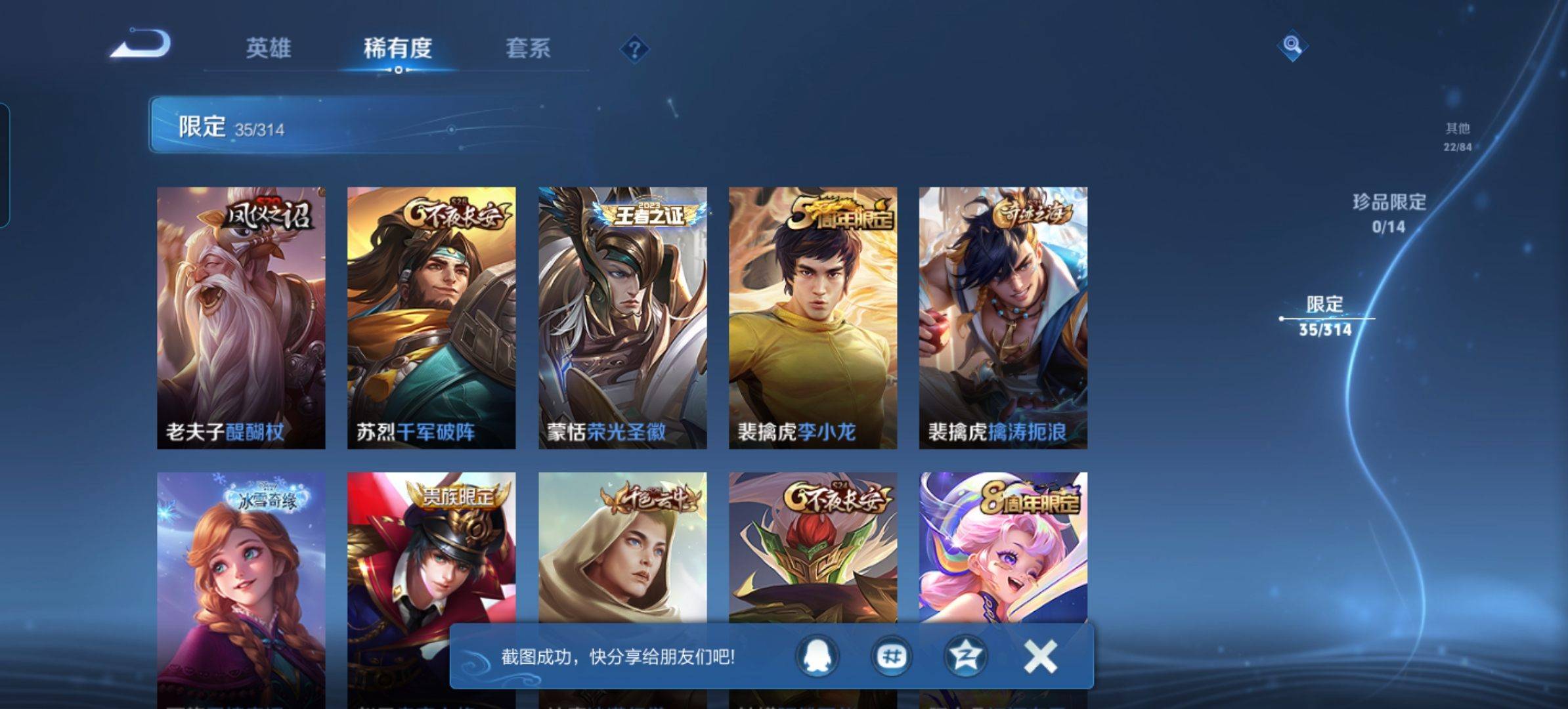
Task: Share screenshot via the hashtag channel icon
Action: click(x=891, y=656)
